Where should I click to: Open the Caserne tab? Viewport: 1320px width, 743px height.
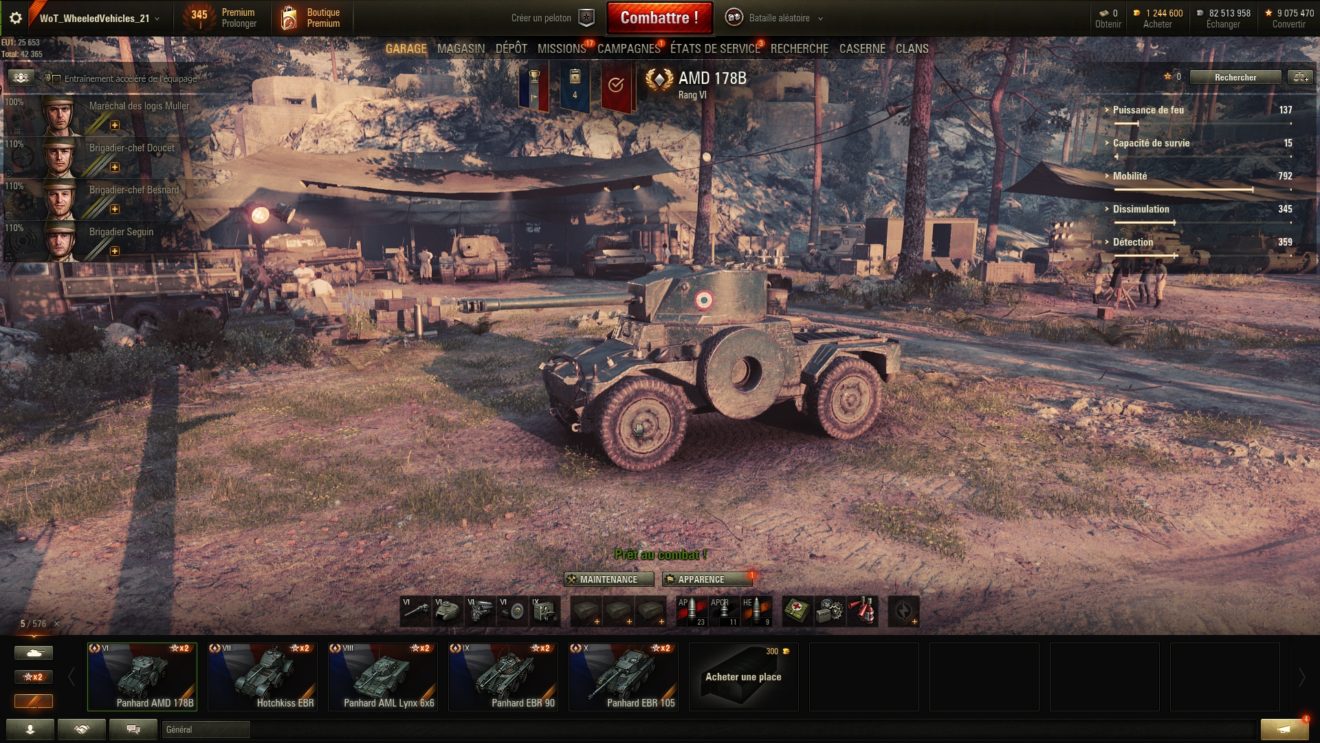862,48
